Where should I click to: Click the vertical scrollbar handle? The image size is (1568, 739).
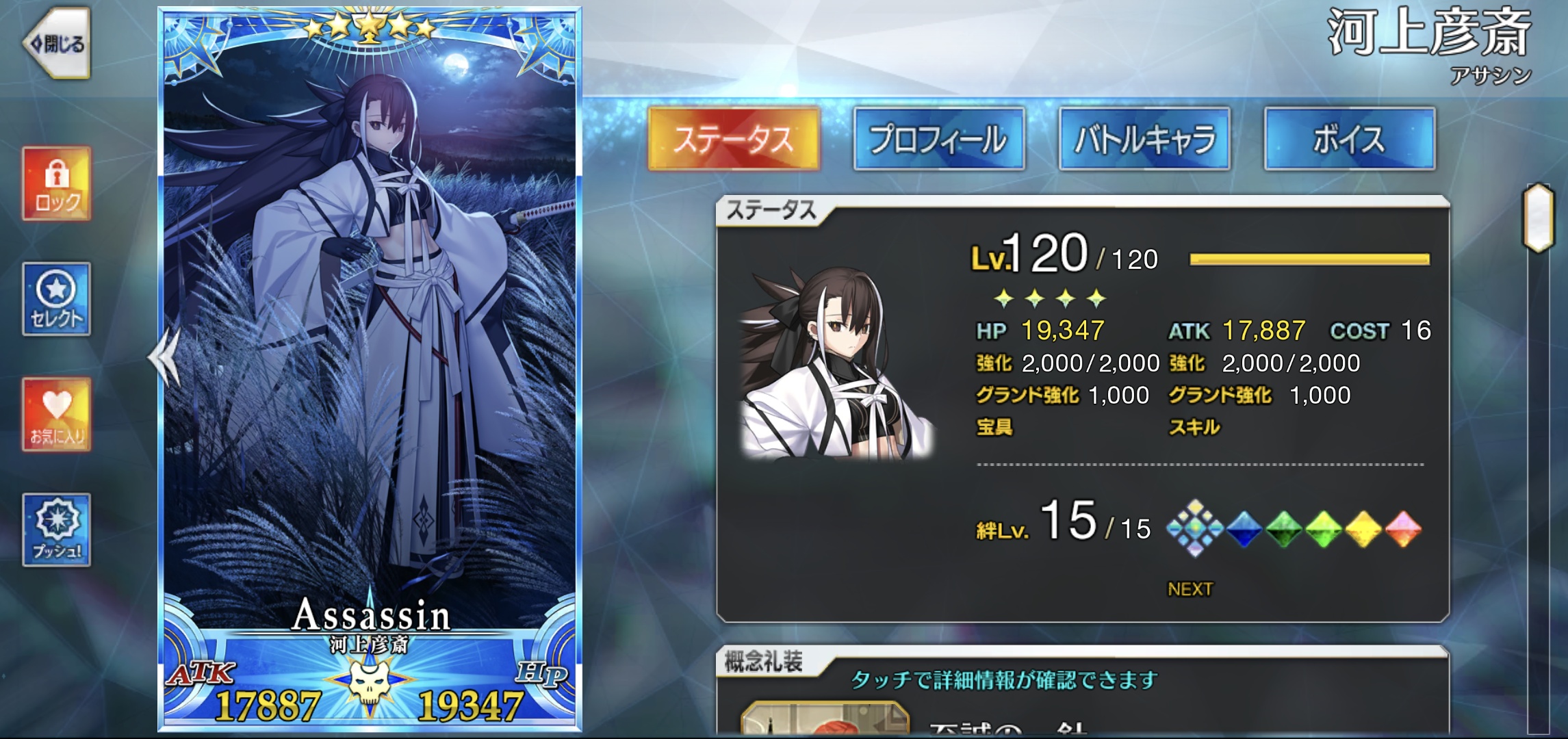[1538, 218]
